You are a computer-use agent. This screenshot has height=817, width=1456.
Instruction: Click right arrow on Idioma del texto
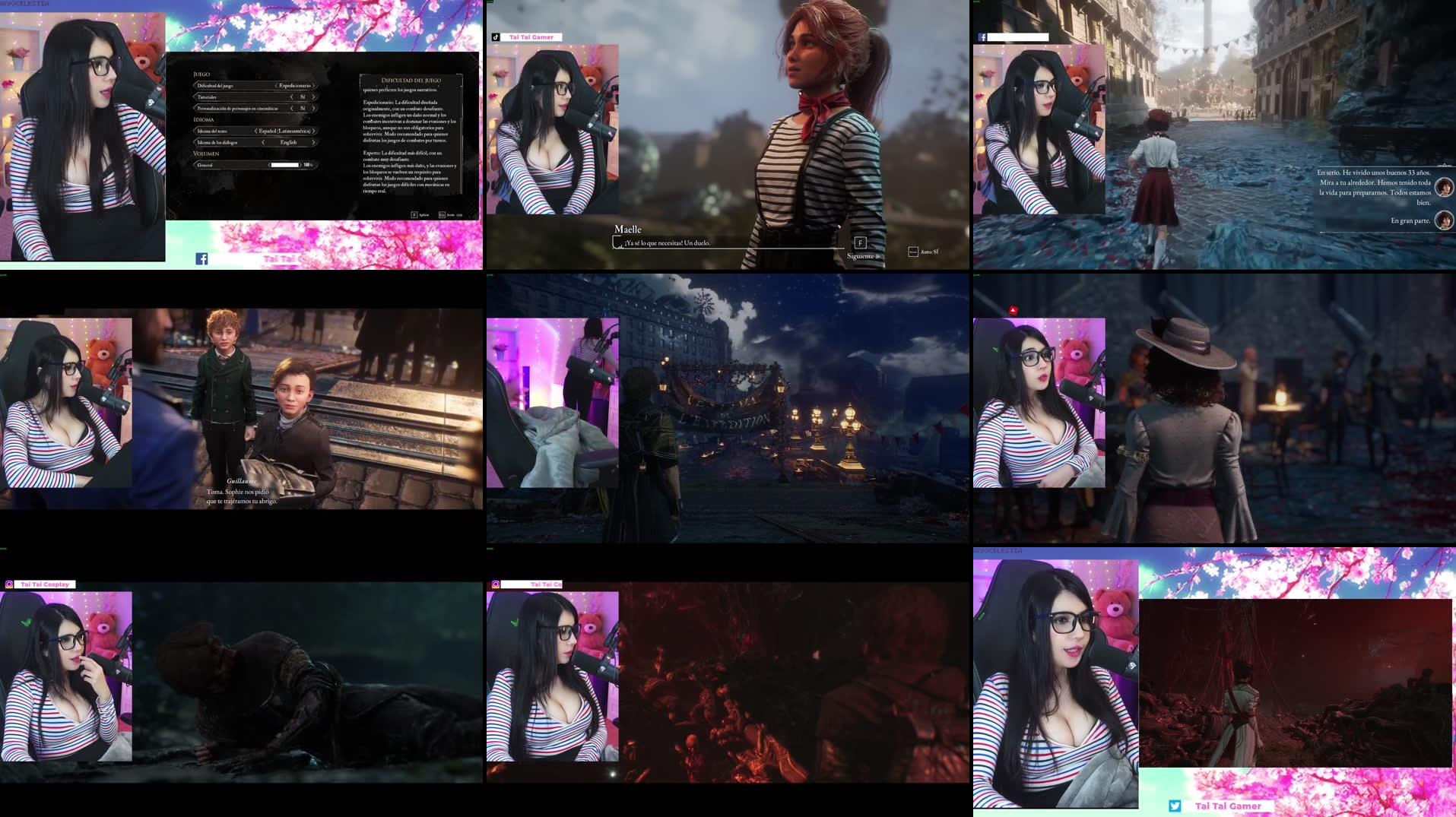click(314, 131)
